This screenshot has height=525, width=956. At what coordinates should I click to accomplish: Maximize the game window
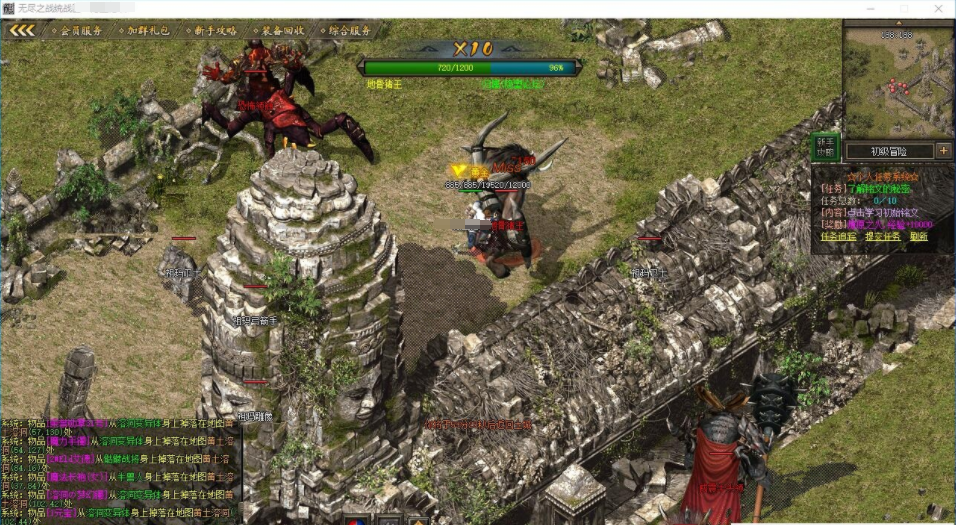coord(904,8)
